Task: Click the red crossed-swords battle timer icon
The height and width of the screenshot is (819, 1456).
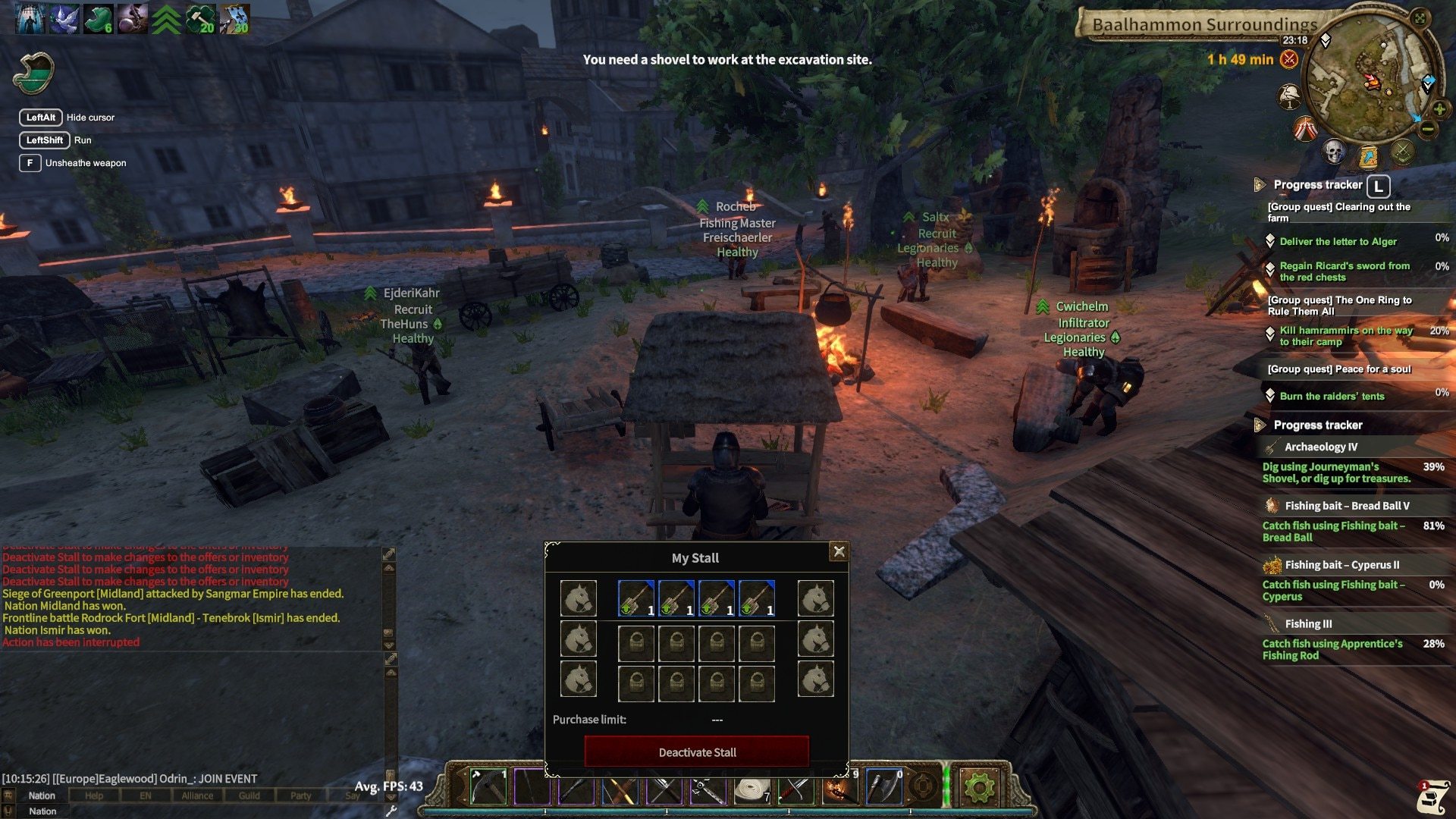Action: (1288, 59)
